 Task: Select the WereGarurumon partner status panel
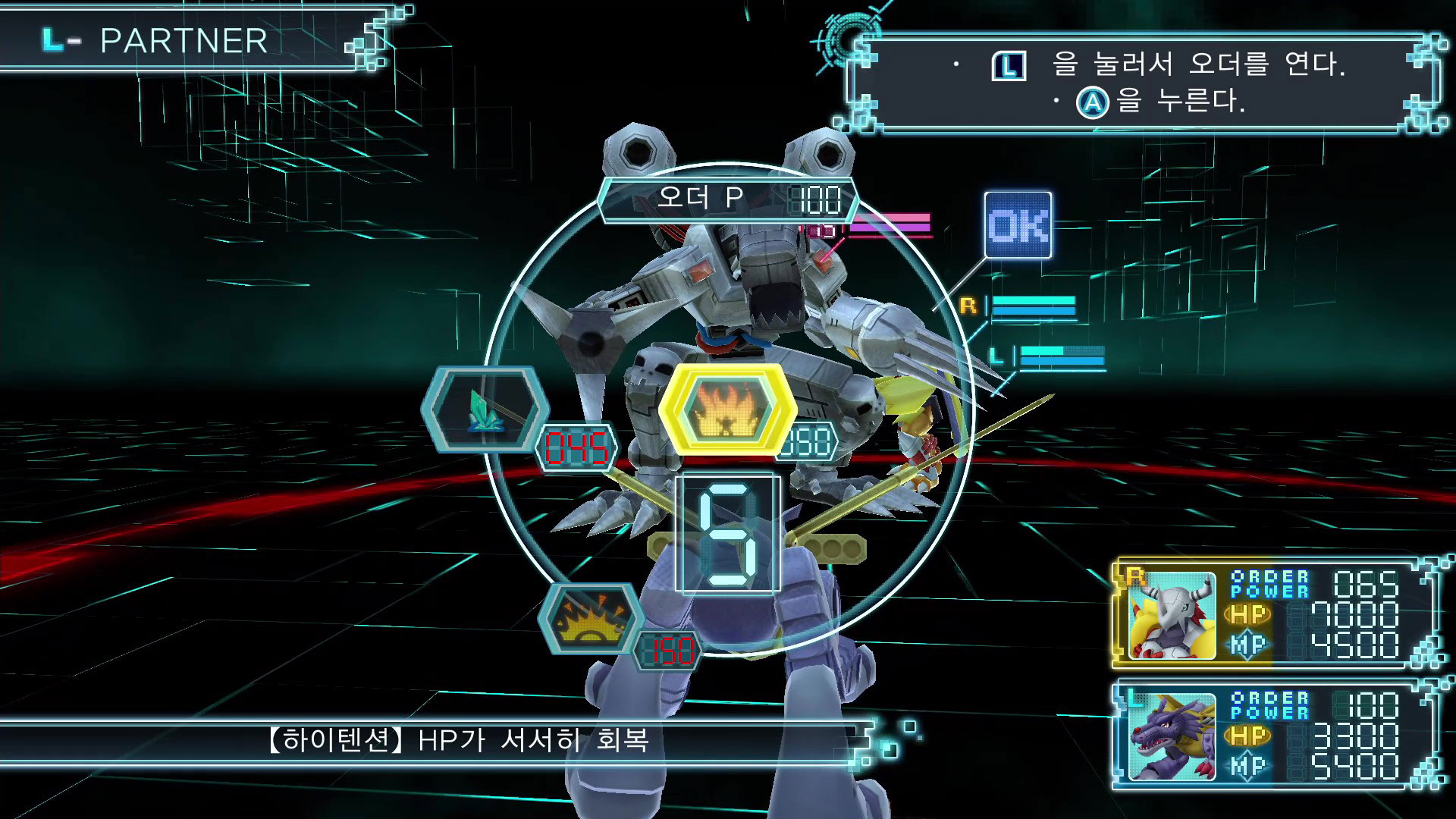click(1274, 614)
